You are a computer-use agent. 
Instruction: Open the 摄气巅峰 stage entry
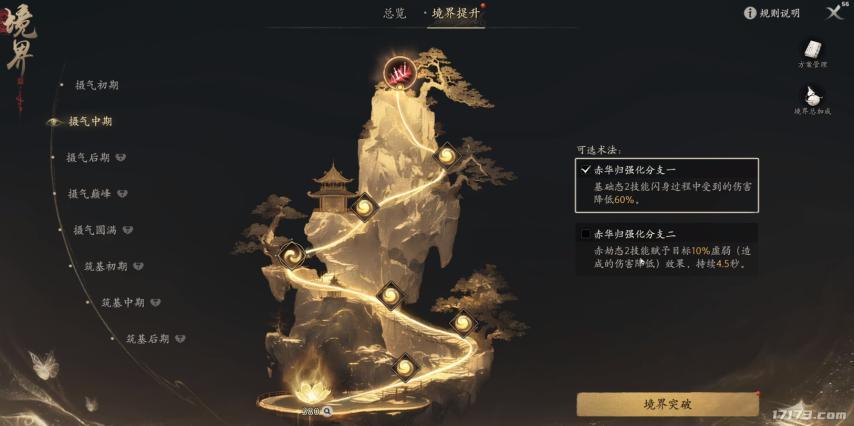click(90, 193)
